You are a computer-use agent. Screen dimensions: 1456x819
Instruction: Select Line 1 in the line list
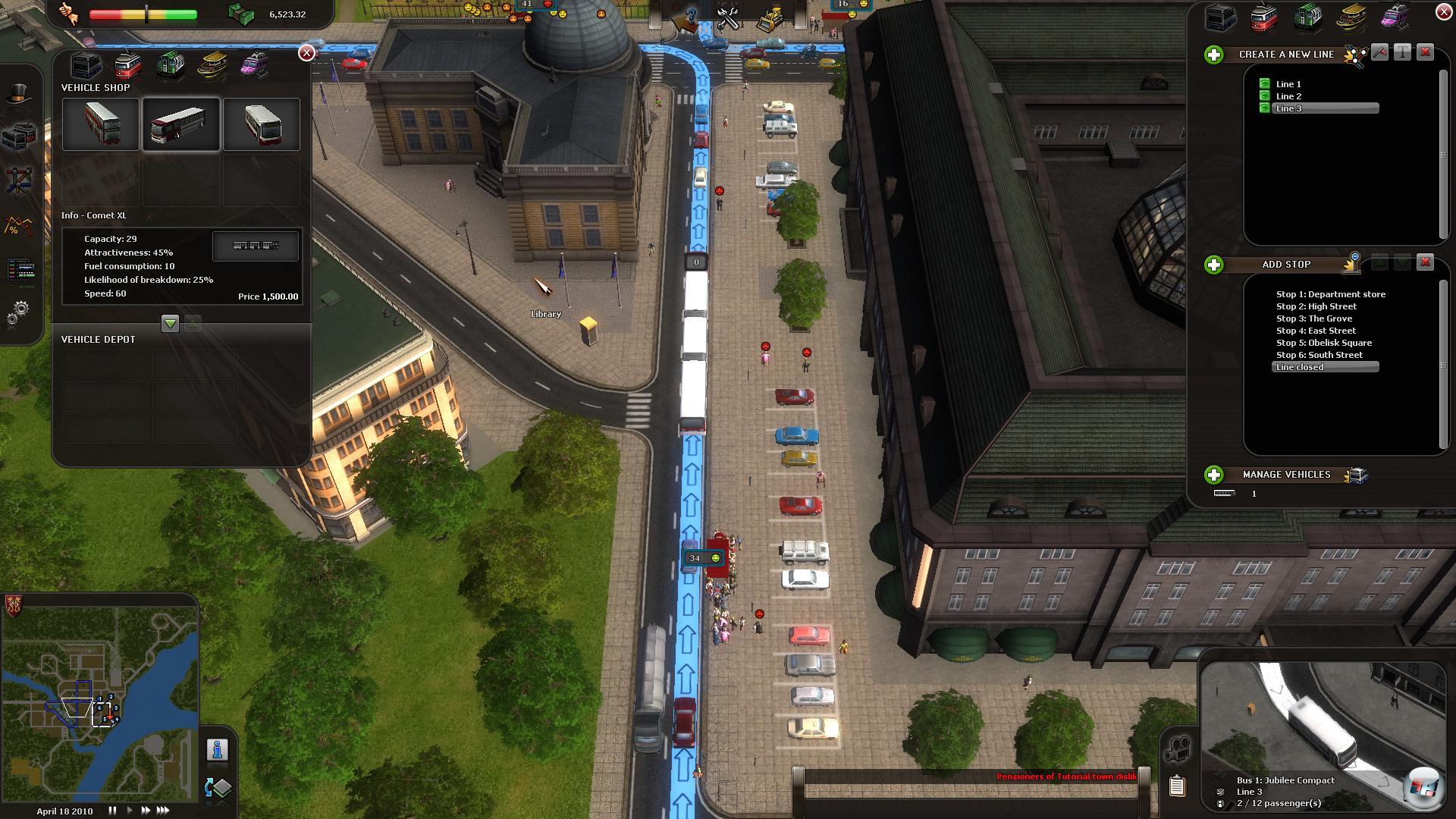[1288, 84]
